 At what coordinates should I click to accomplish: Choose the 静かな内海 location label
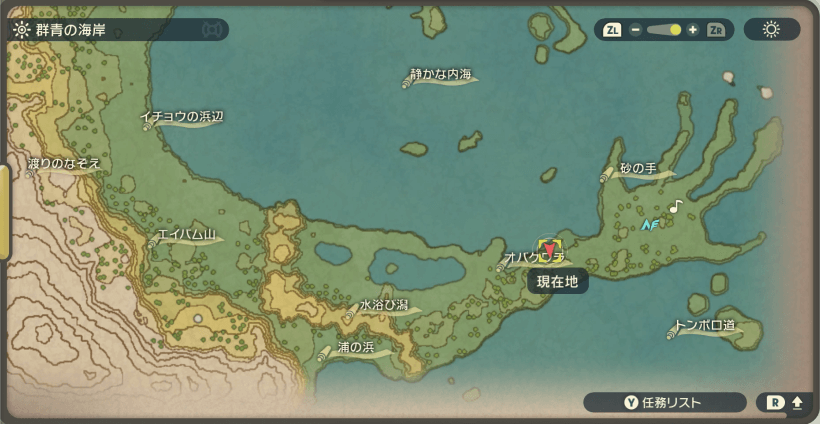pos(441,76)
